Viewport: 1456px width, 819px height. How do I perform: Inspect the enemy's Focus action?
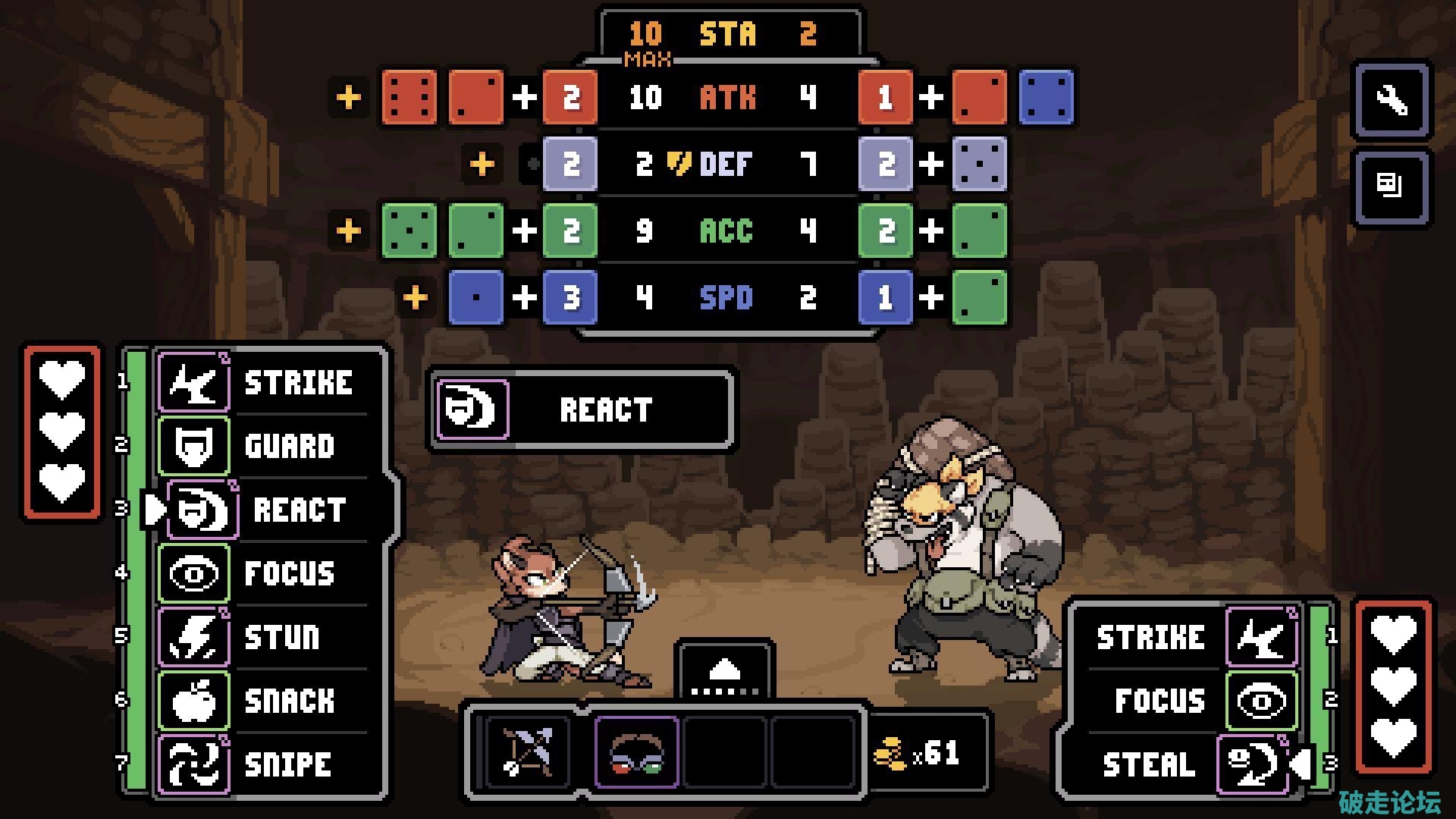tap(1191, 701)
